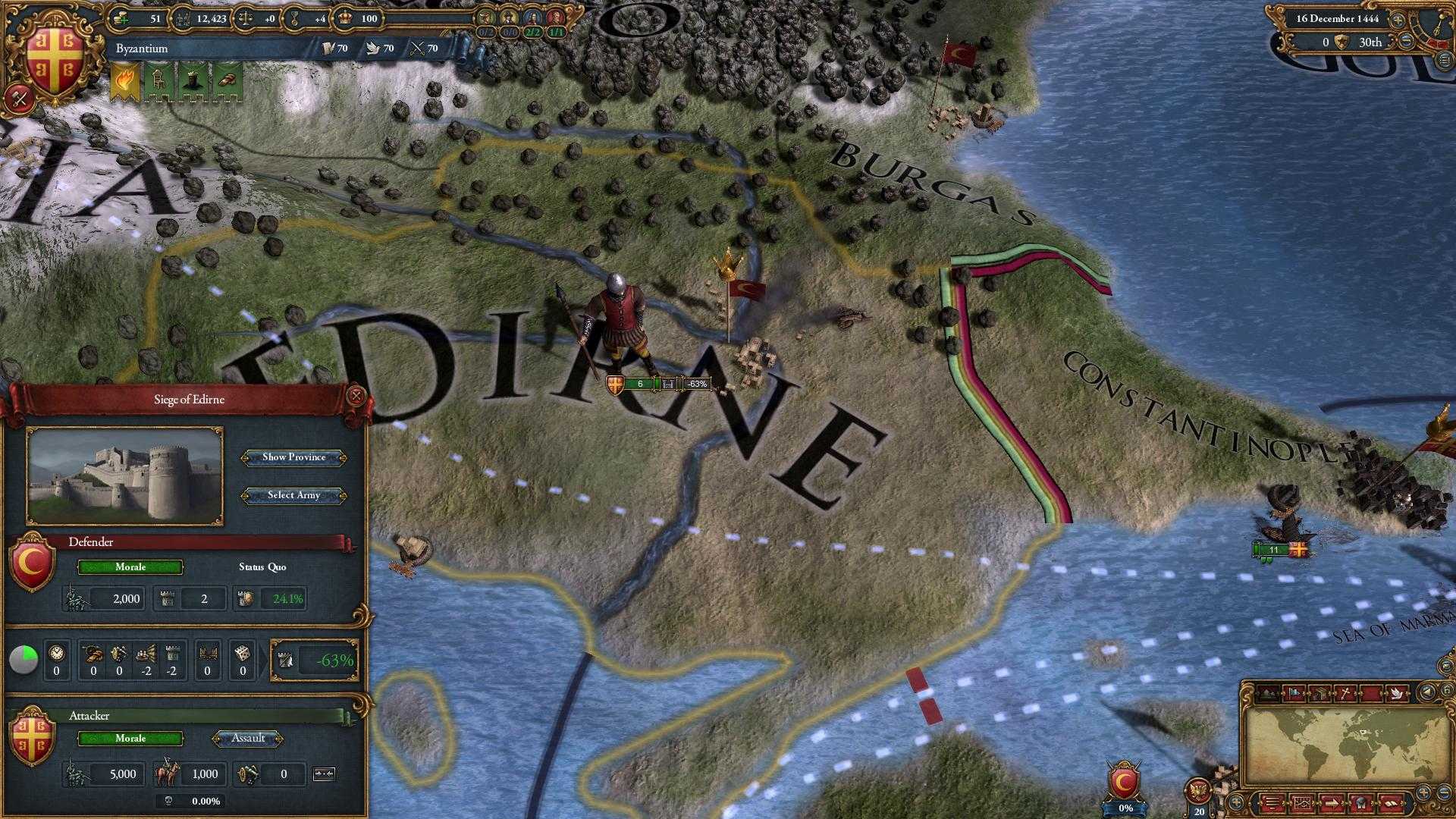The width and height of the screenshot is (1456, 819).
Task: Increase the game speed
Action: click(x=1398, y=19)
